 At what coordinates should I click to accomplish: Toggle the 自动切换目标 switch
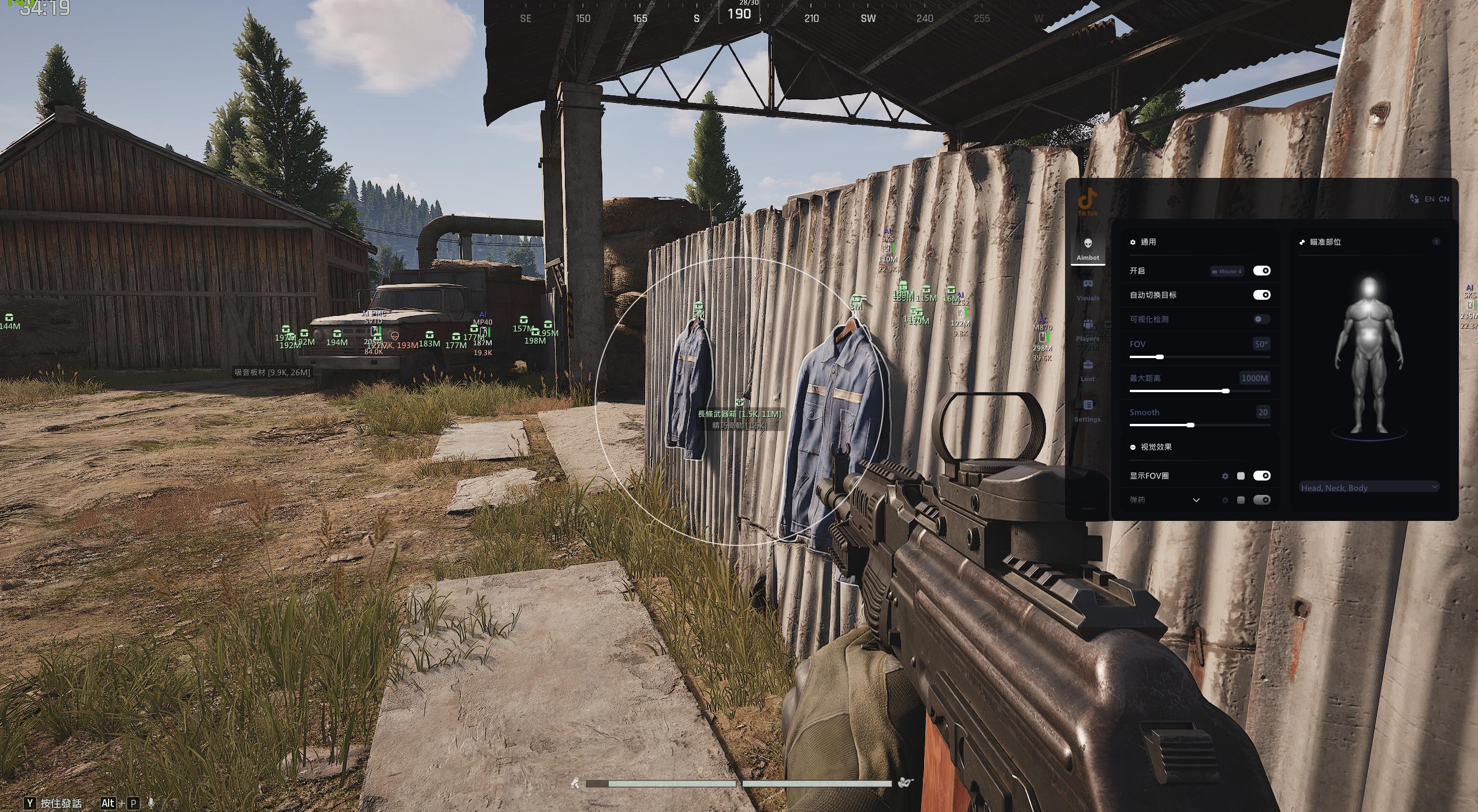click(x=1261, y=295)
